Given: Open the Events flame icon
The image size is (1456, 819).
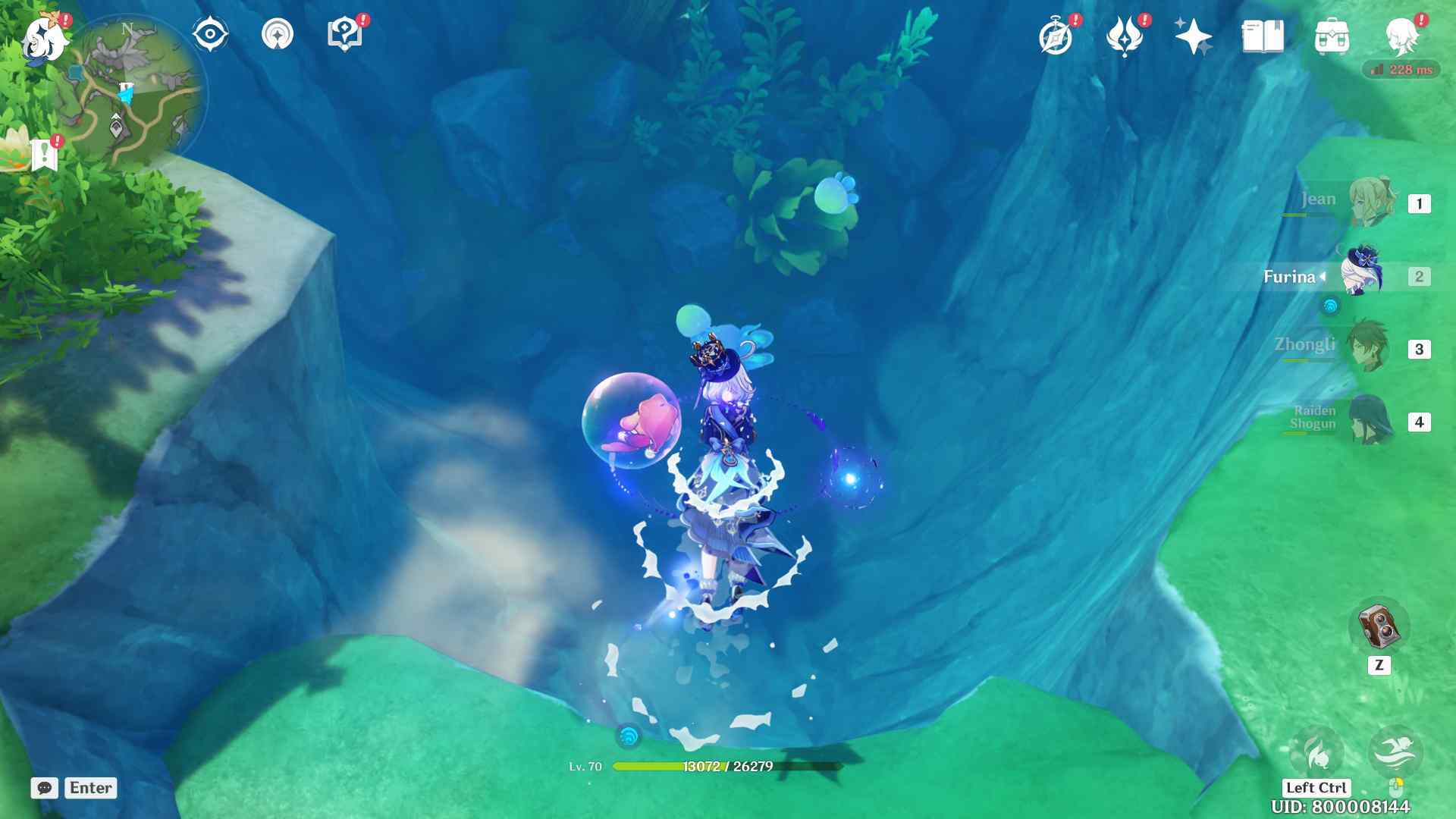Looking at the screenshot, I should (1124, 36).
